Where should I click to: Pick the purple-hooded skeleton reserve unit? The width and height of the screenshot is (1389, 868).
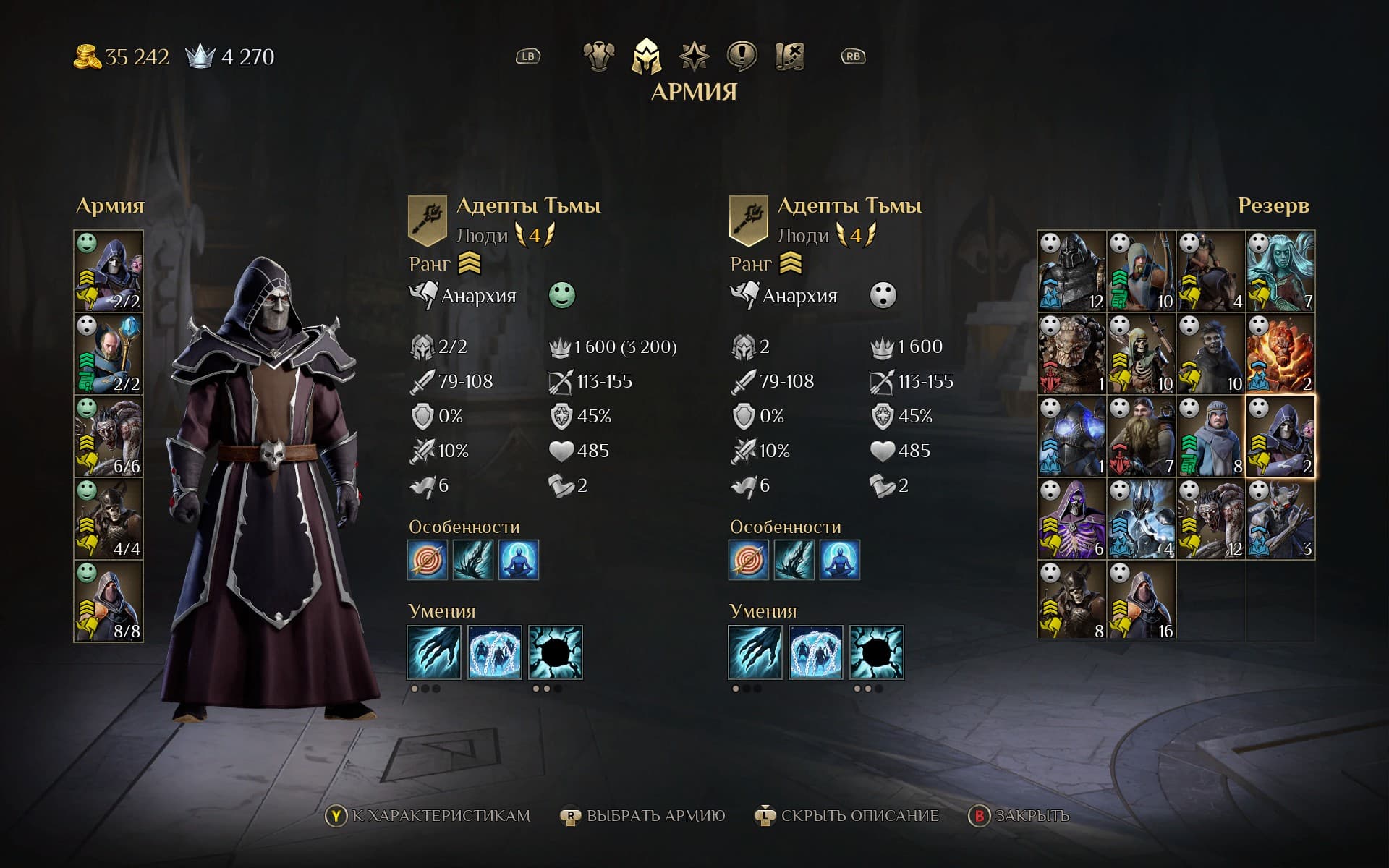(1071, 519)
